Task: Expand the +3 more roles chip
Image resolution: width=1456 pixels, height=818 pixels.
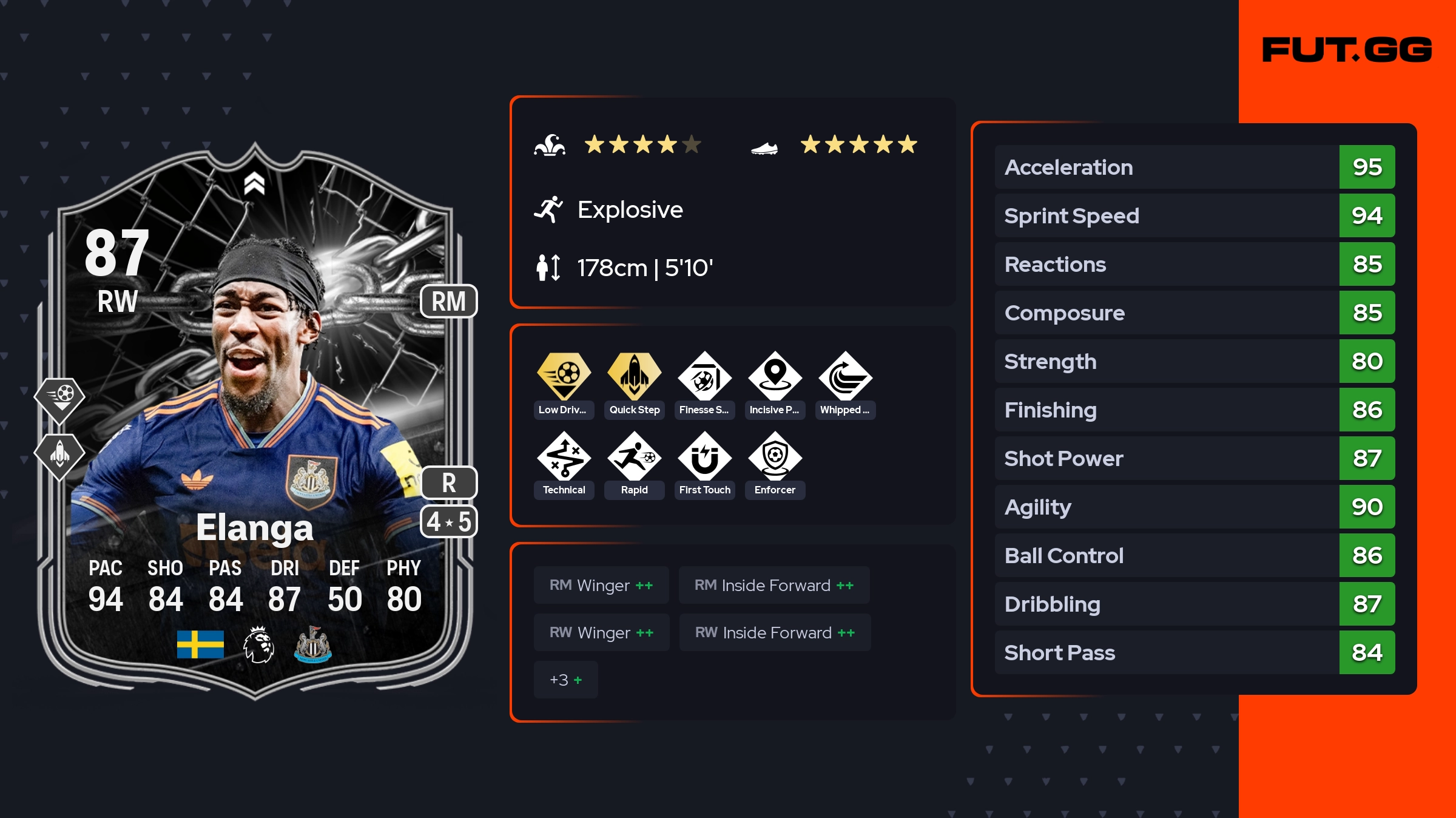Action: (x=565, y=680)
